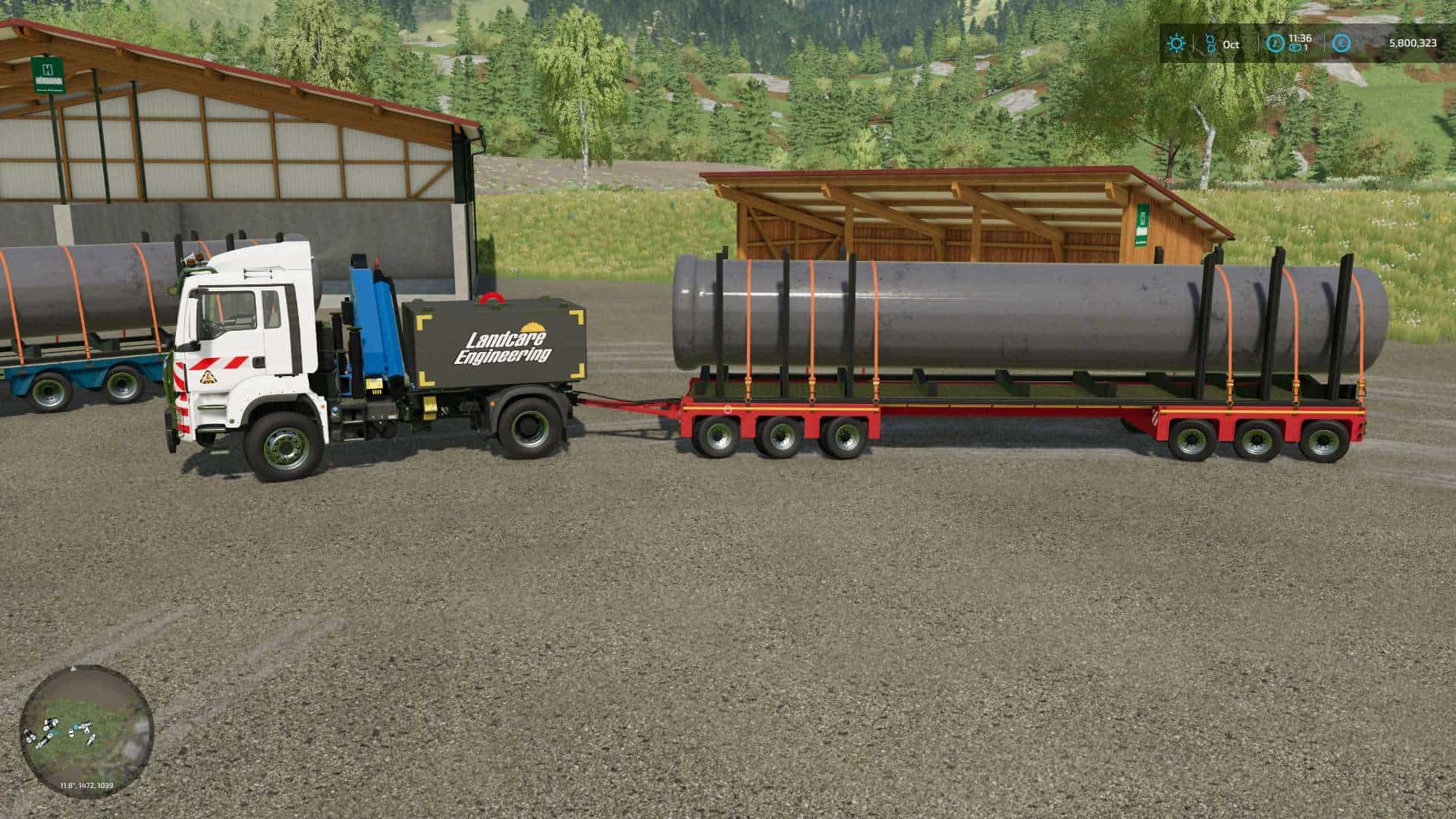
Task: Click the crop calendar icon beside Oct
Action: click(1210, 42)
